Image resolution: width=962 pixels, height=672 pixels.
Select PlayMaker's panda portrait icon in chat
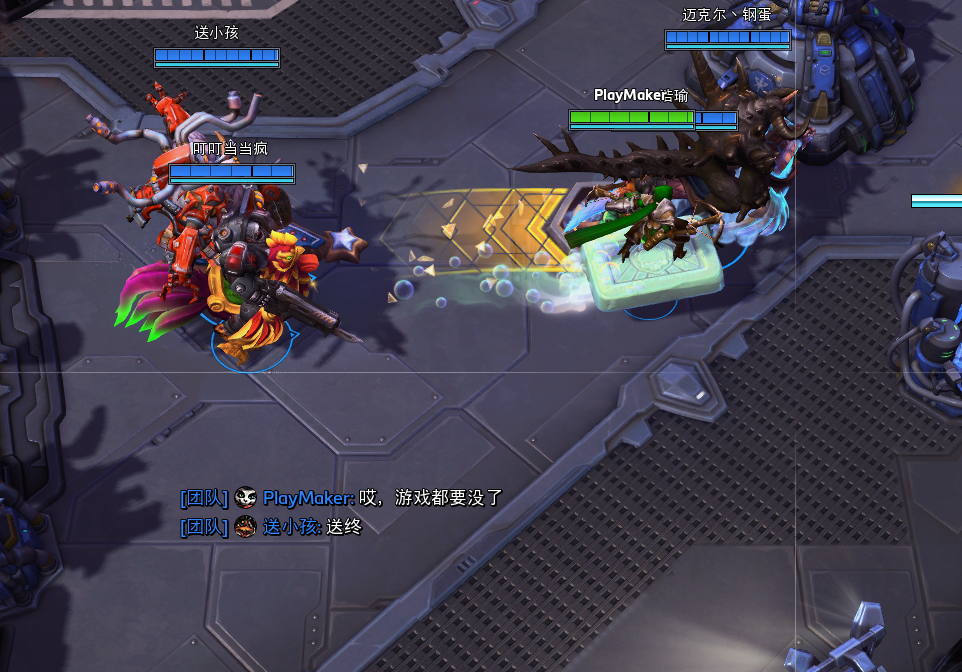click(x=246, y=498)
